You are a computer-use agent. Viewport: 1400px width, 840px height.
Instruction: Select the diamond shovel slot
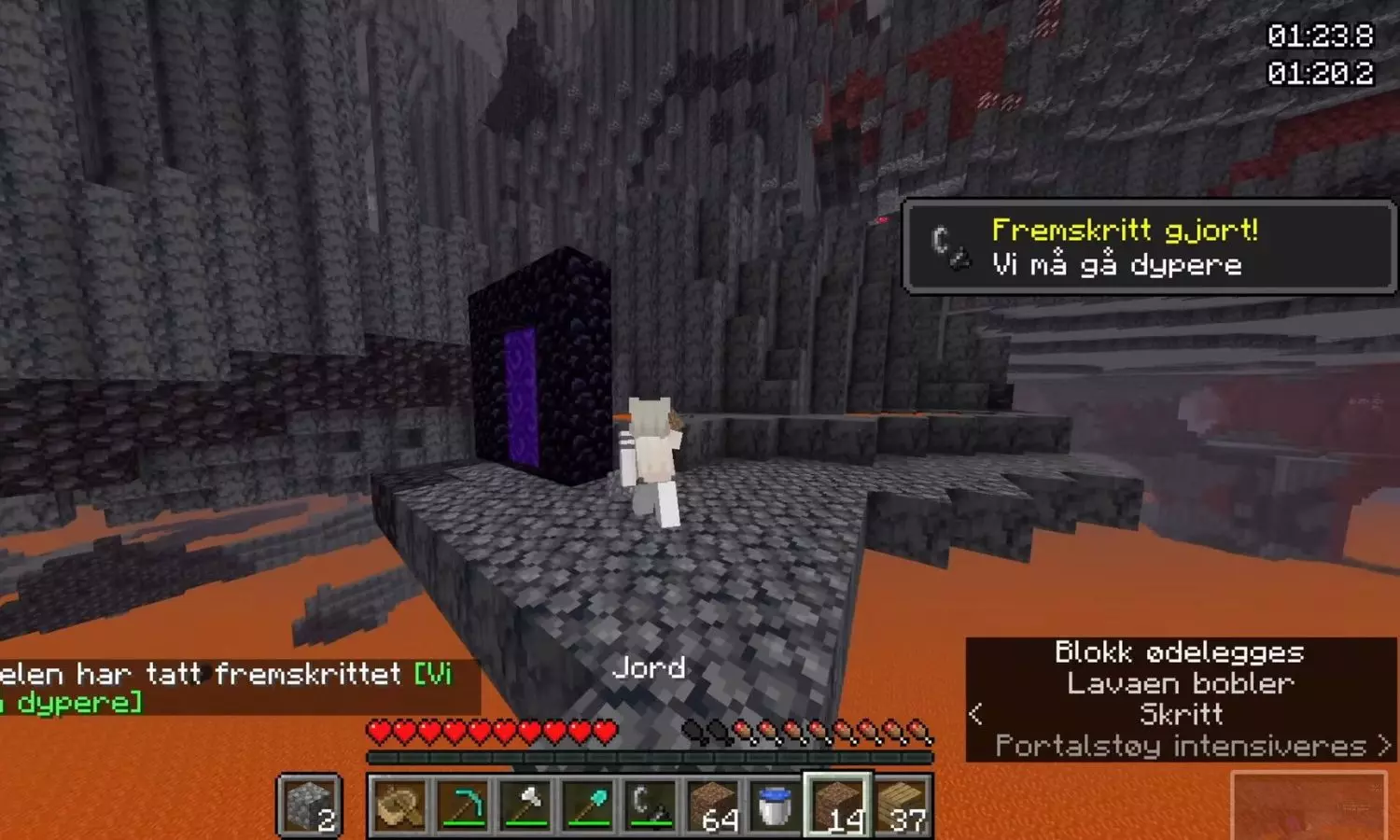(x=589, y=805)
